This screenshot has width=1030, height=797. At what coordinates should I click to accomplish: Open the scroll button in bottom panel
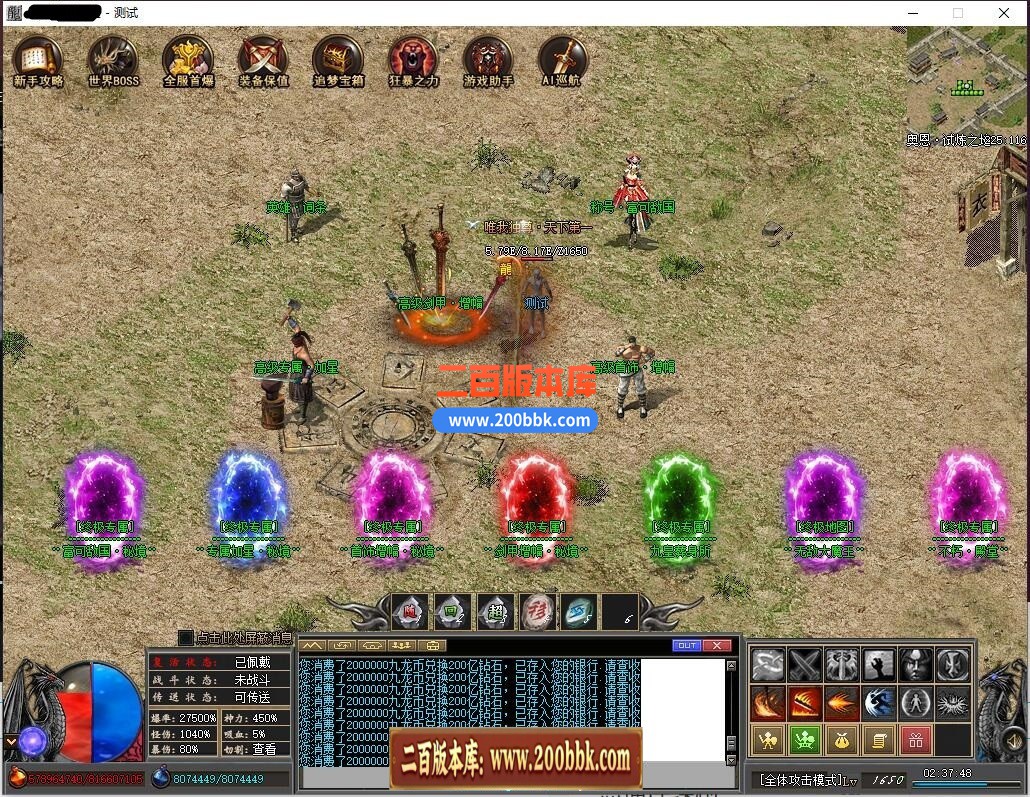(879, 740)
